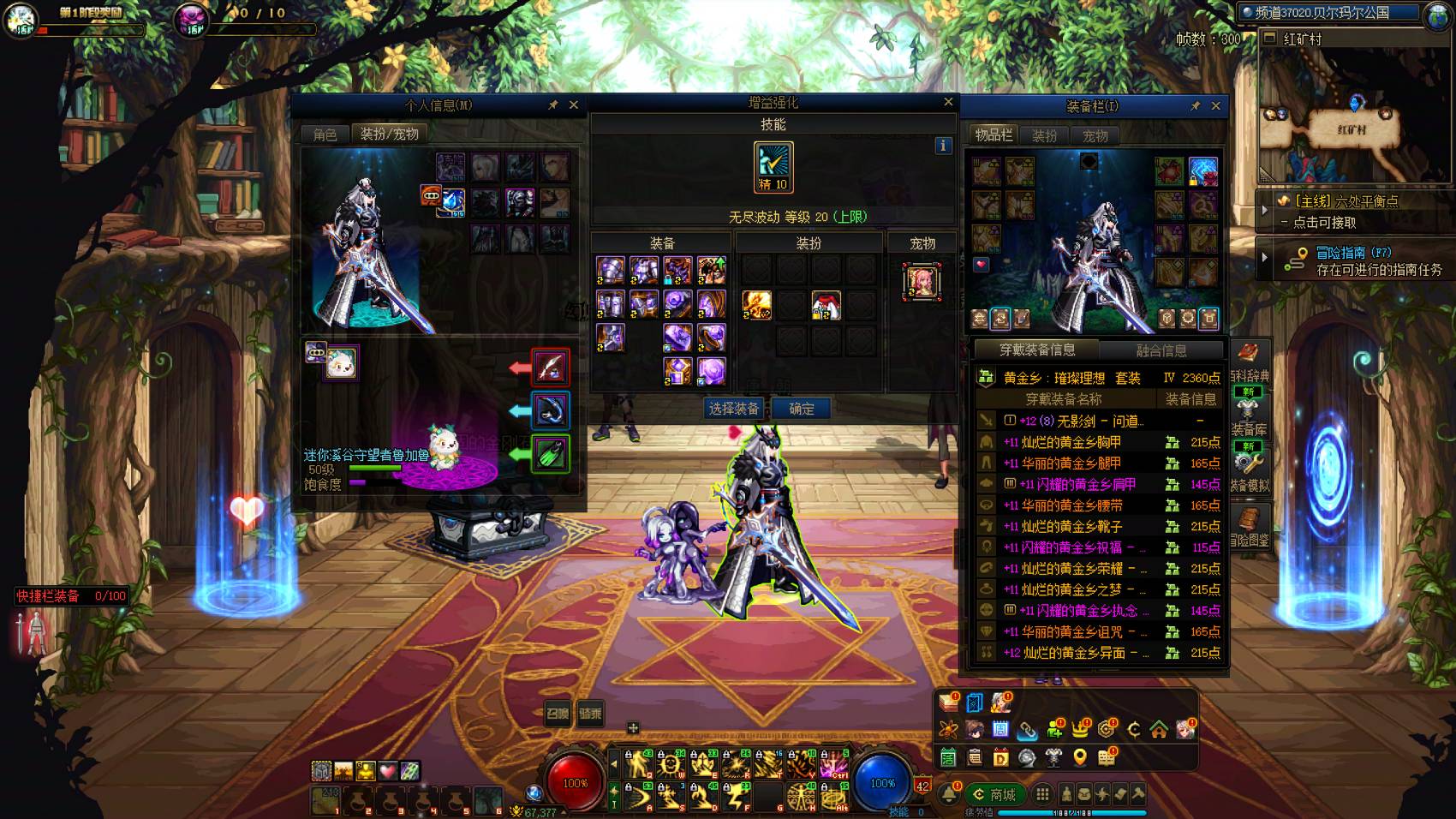The image size is (1456, 819).
Task: Switch to the 角色 tab
Action: [325, 135]
